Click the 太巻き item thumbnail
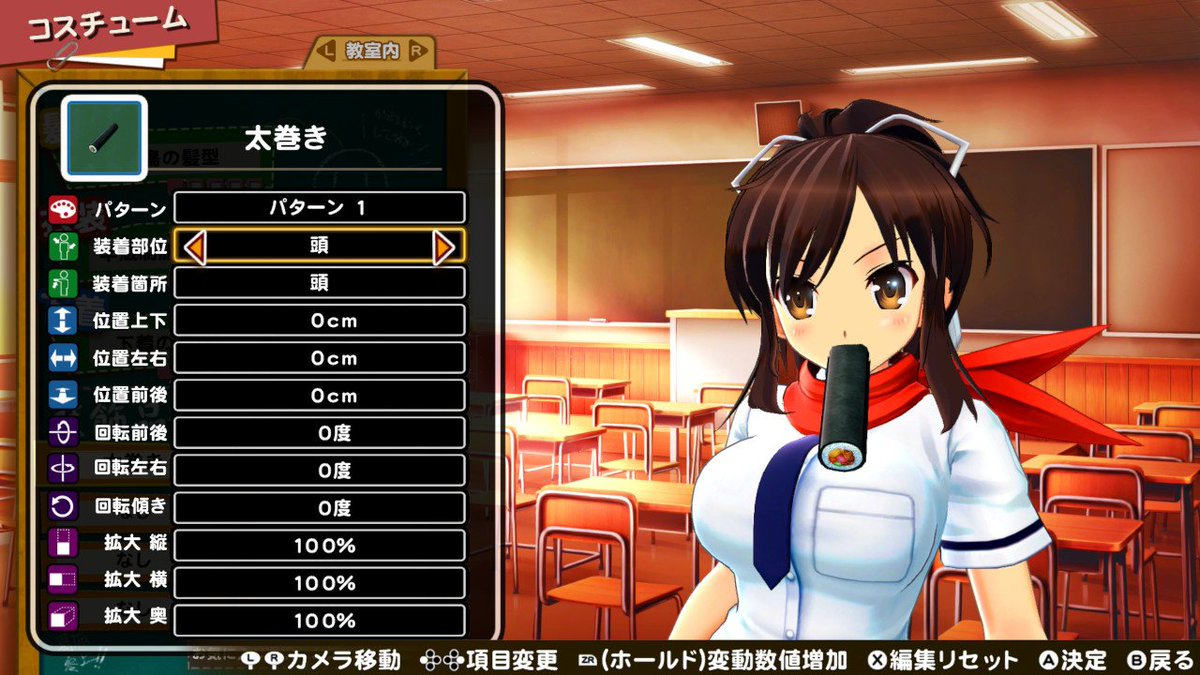Viewport: 1200px width, 675px height. pos(104,138)
